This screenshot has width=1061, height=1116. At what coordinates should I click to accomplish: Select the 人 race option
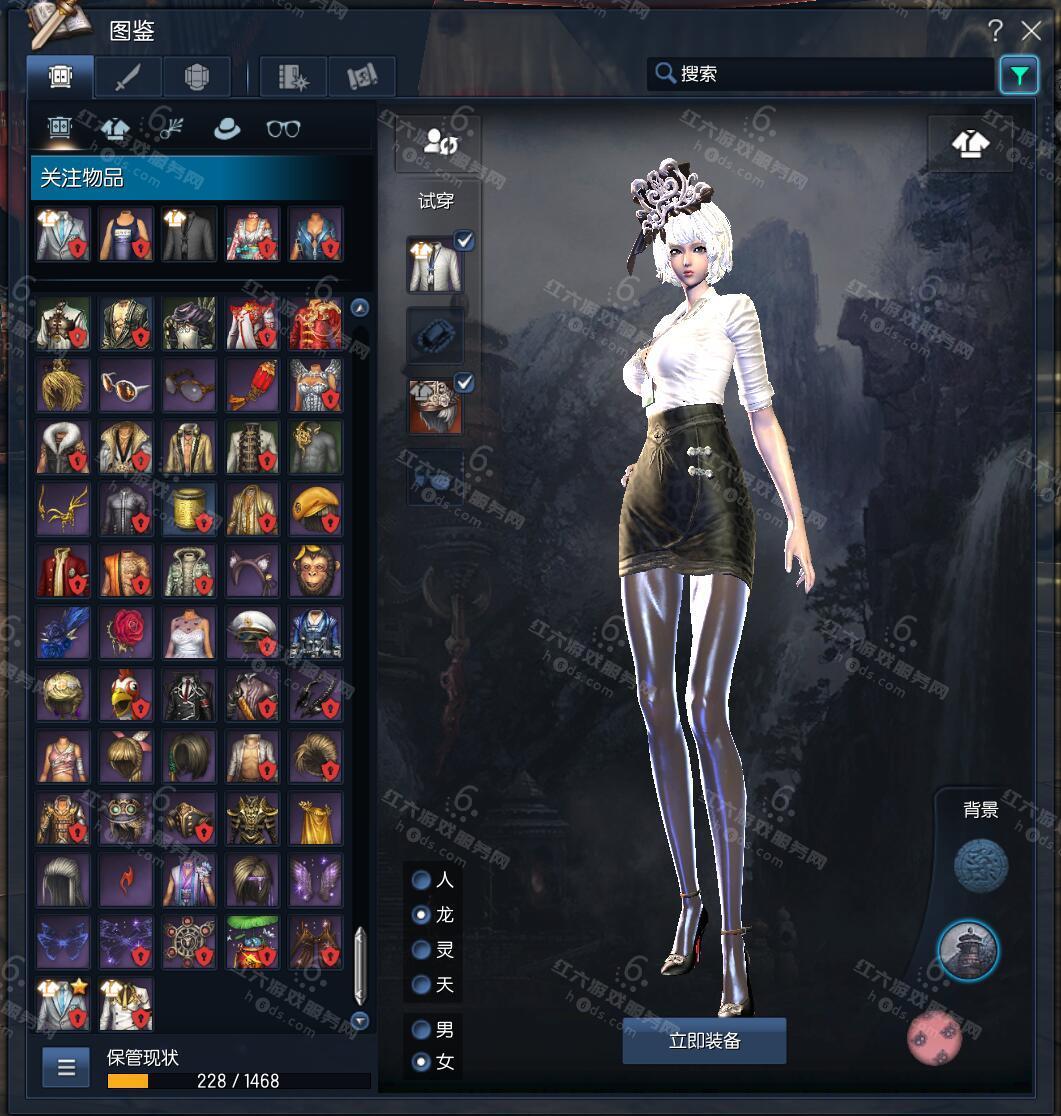click(x=422, y=880)
